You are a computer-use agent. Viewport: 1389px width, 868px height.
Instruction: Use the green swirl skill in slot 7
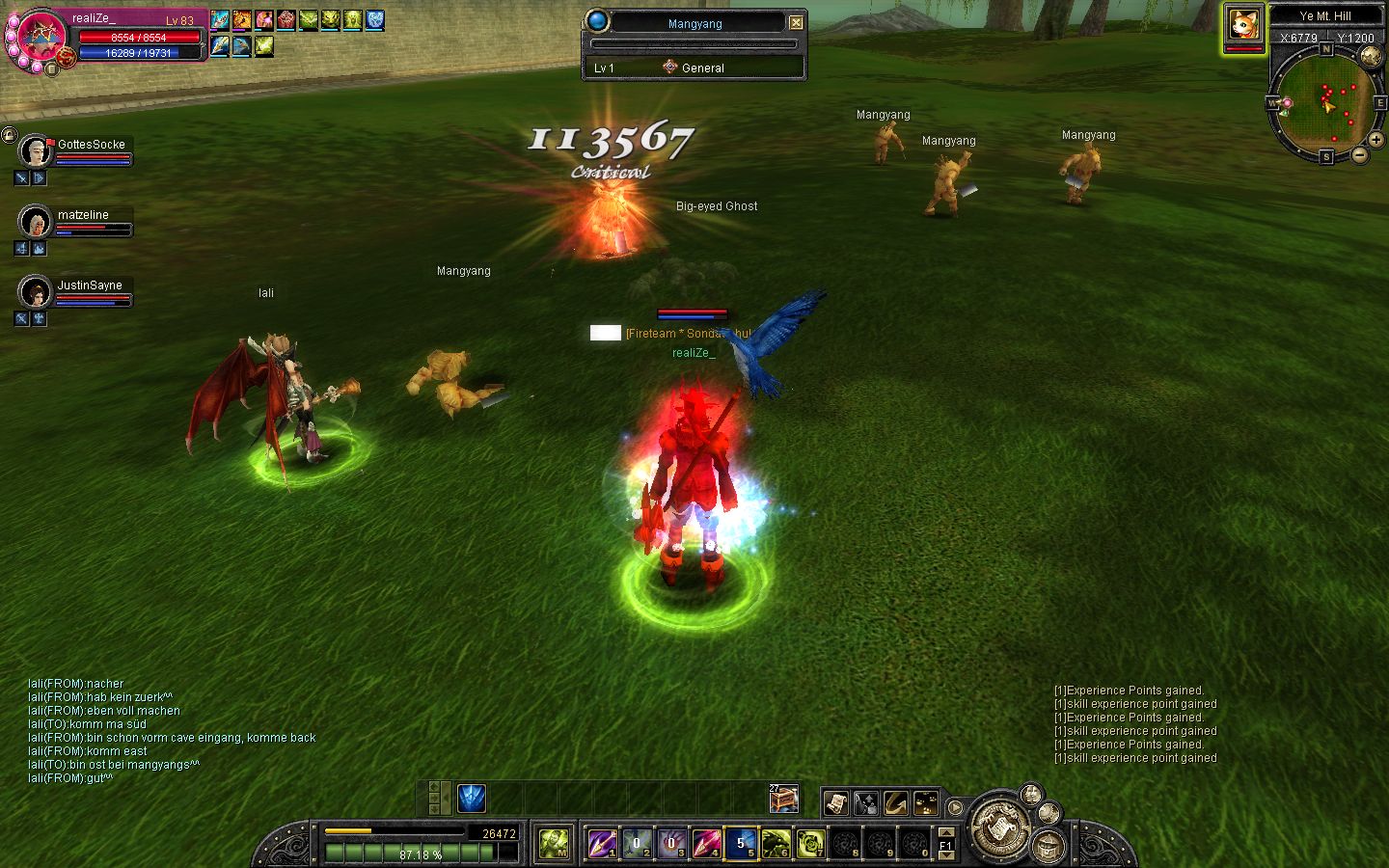click(810, 844)
